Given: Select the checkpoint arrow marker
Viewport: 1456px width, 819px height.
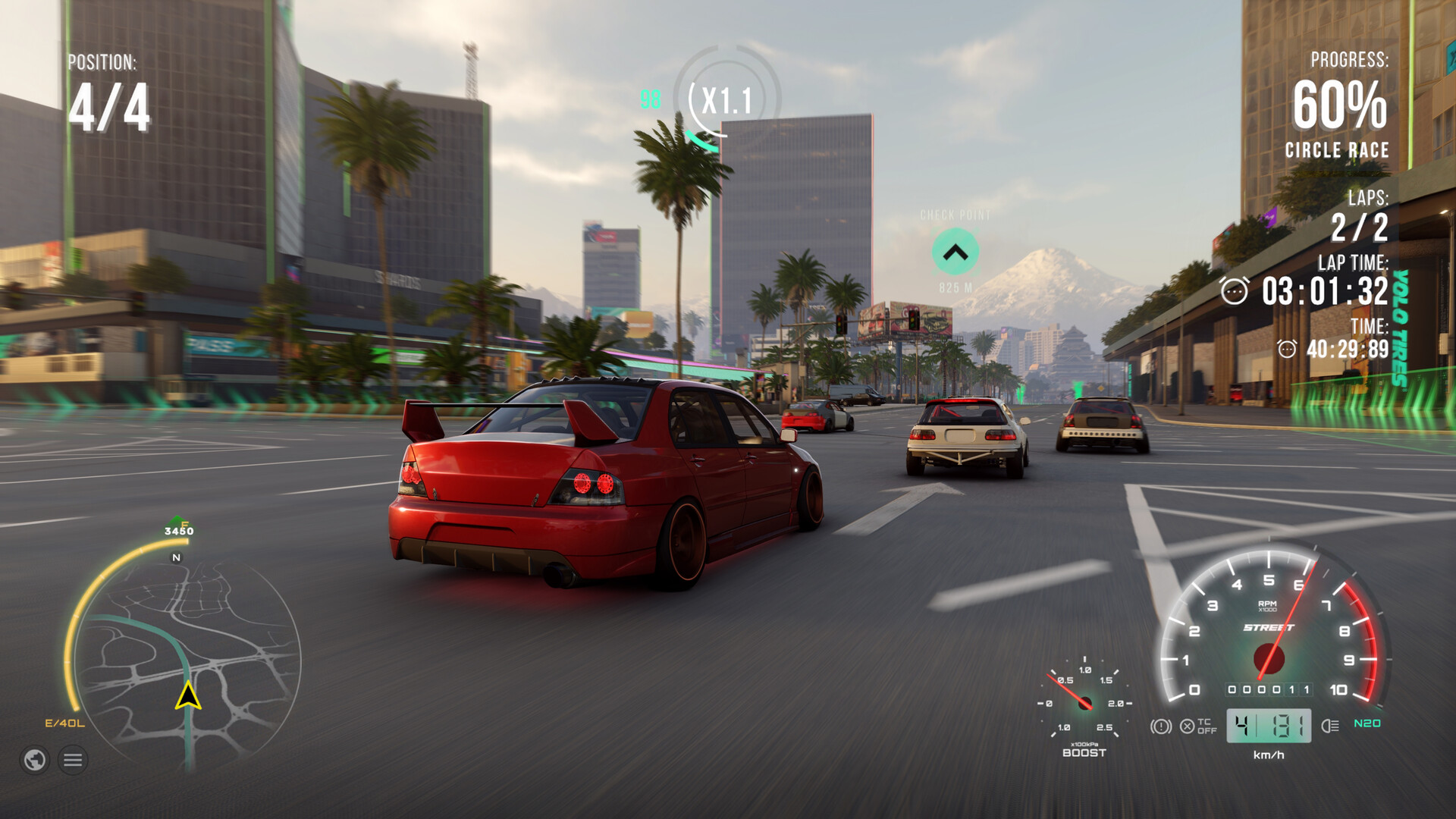Looking at the screenshot, I should (x=954, y=253).
